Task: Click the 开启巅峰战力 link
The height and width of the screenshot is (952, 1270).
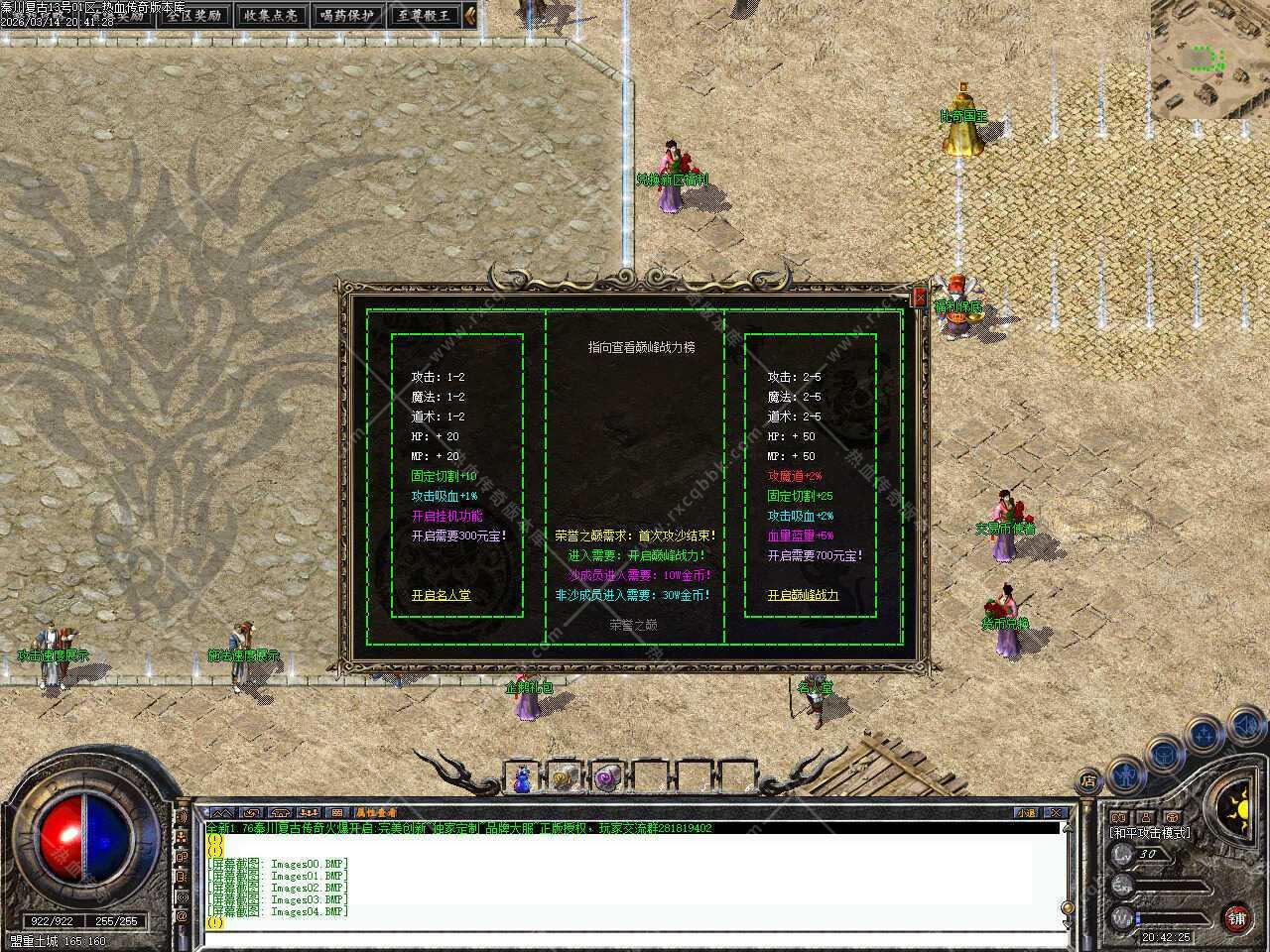Action: (x=803, y=595)
